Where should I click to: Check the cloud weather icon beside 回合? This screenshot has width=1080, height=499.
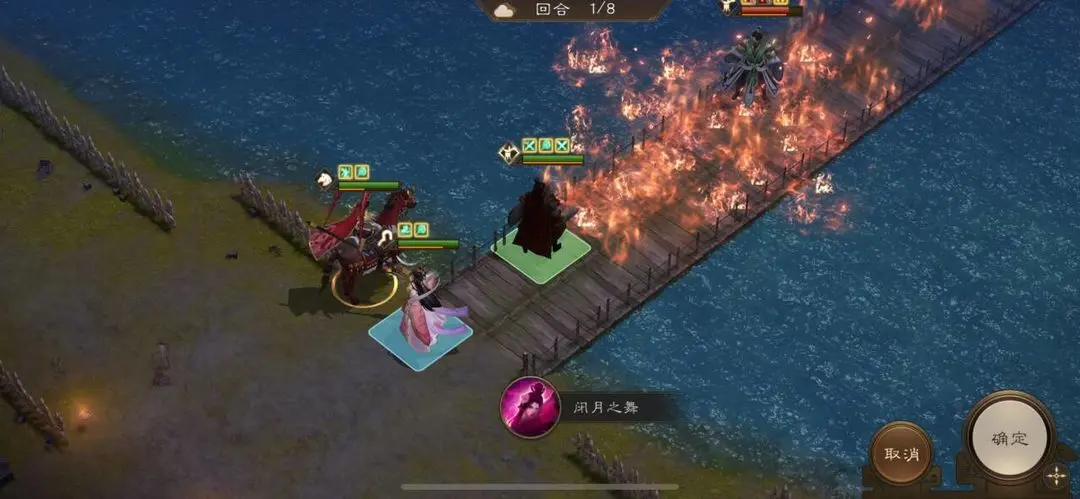[x=503, y=9]
